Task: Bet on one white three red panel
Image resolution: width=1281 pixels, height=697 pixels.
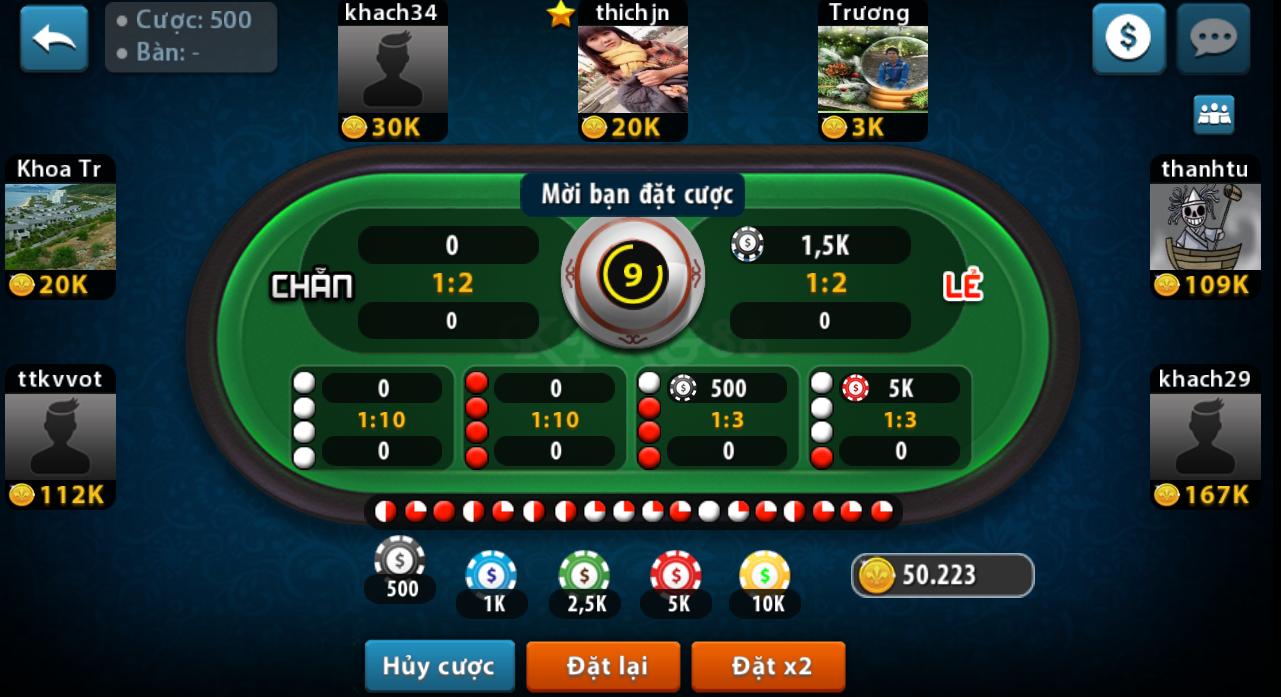Action: [x=717, y=419]
